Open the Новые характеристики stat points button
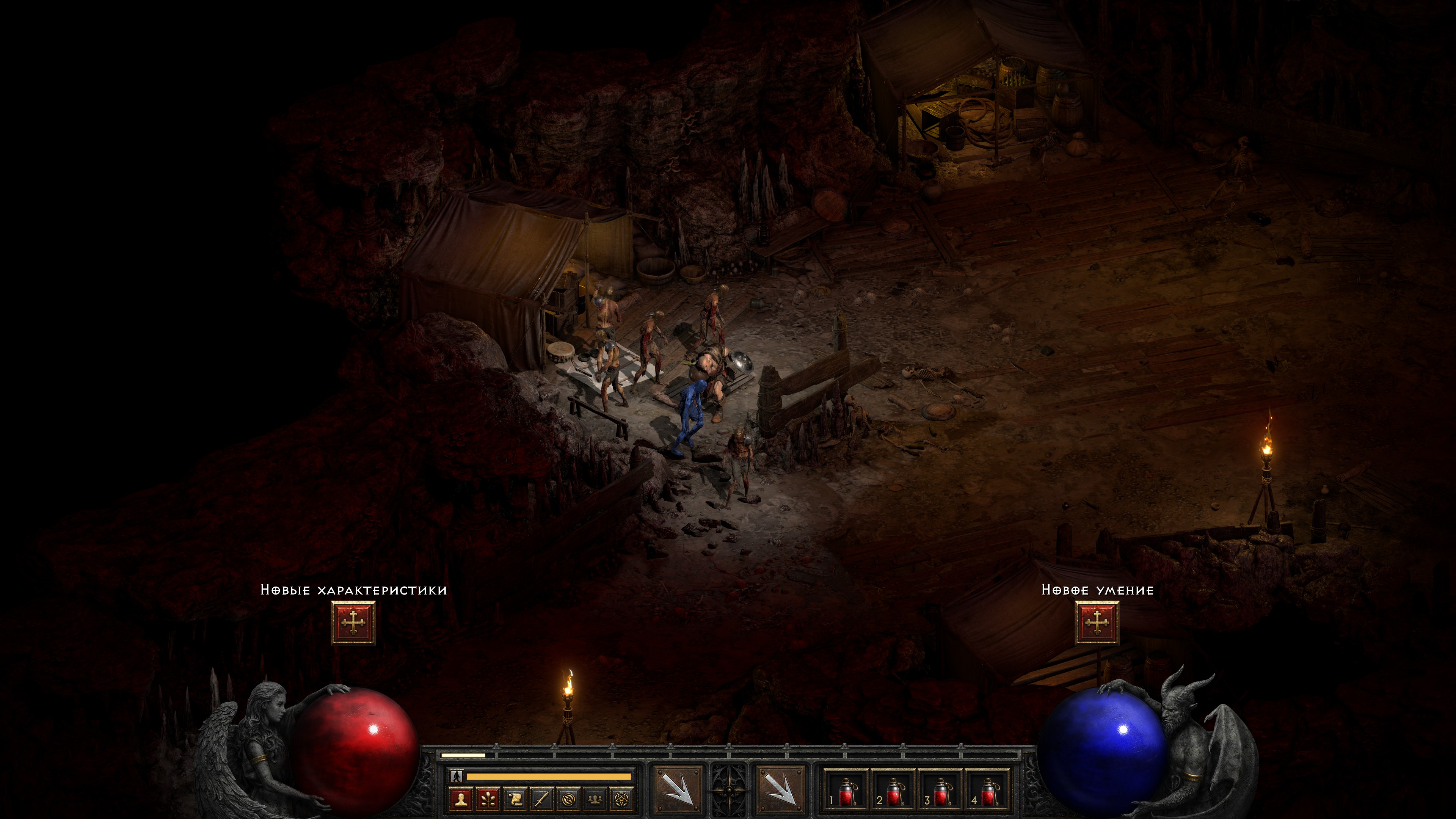 (x=353, y=622)
